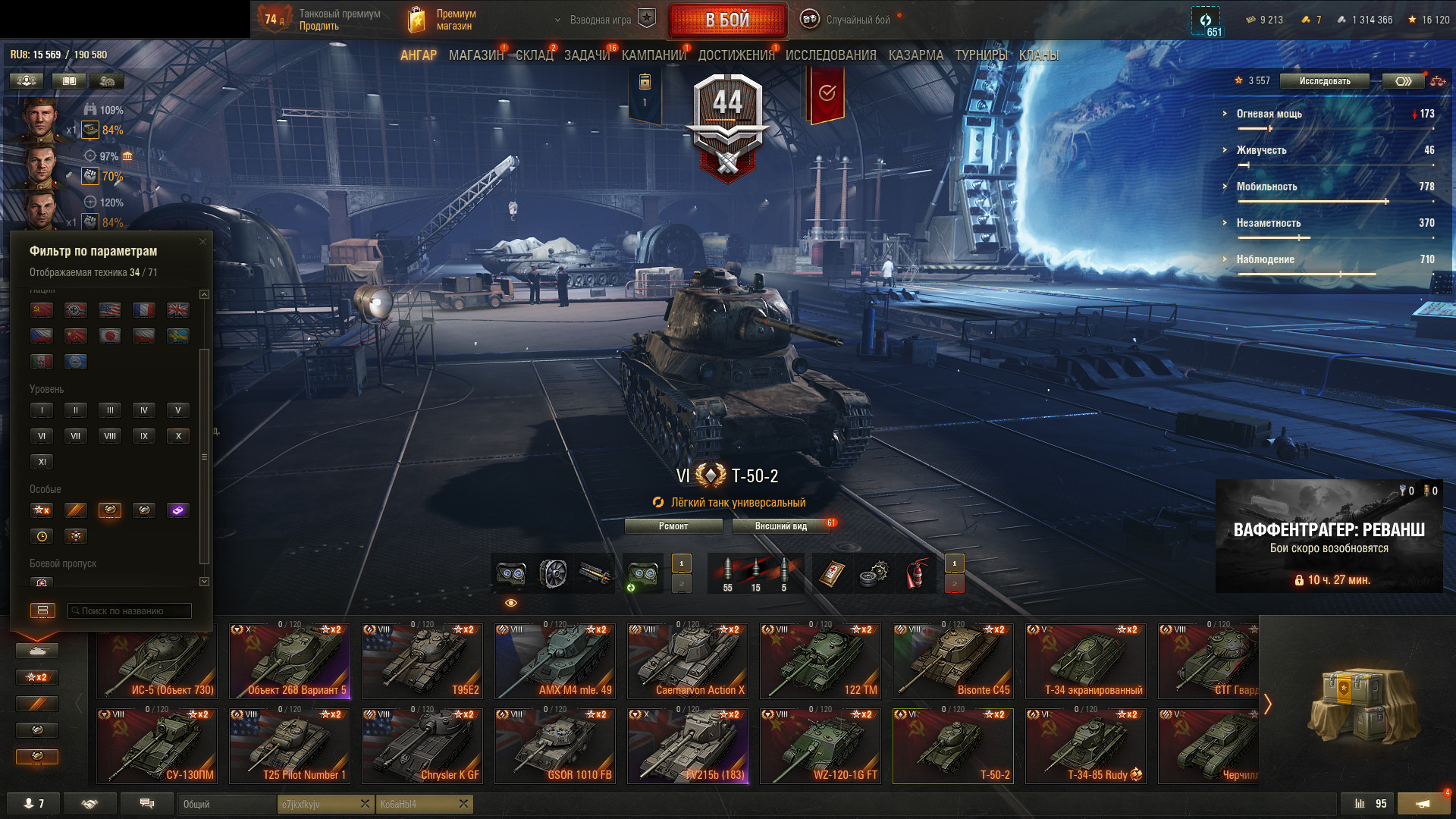The image size is (1456, 819).
Task: Pick the Caernarvon Action X tank
Action: click(687, 661)
